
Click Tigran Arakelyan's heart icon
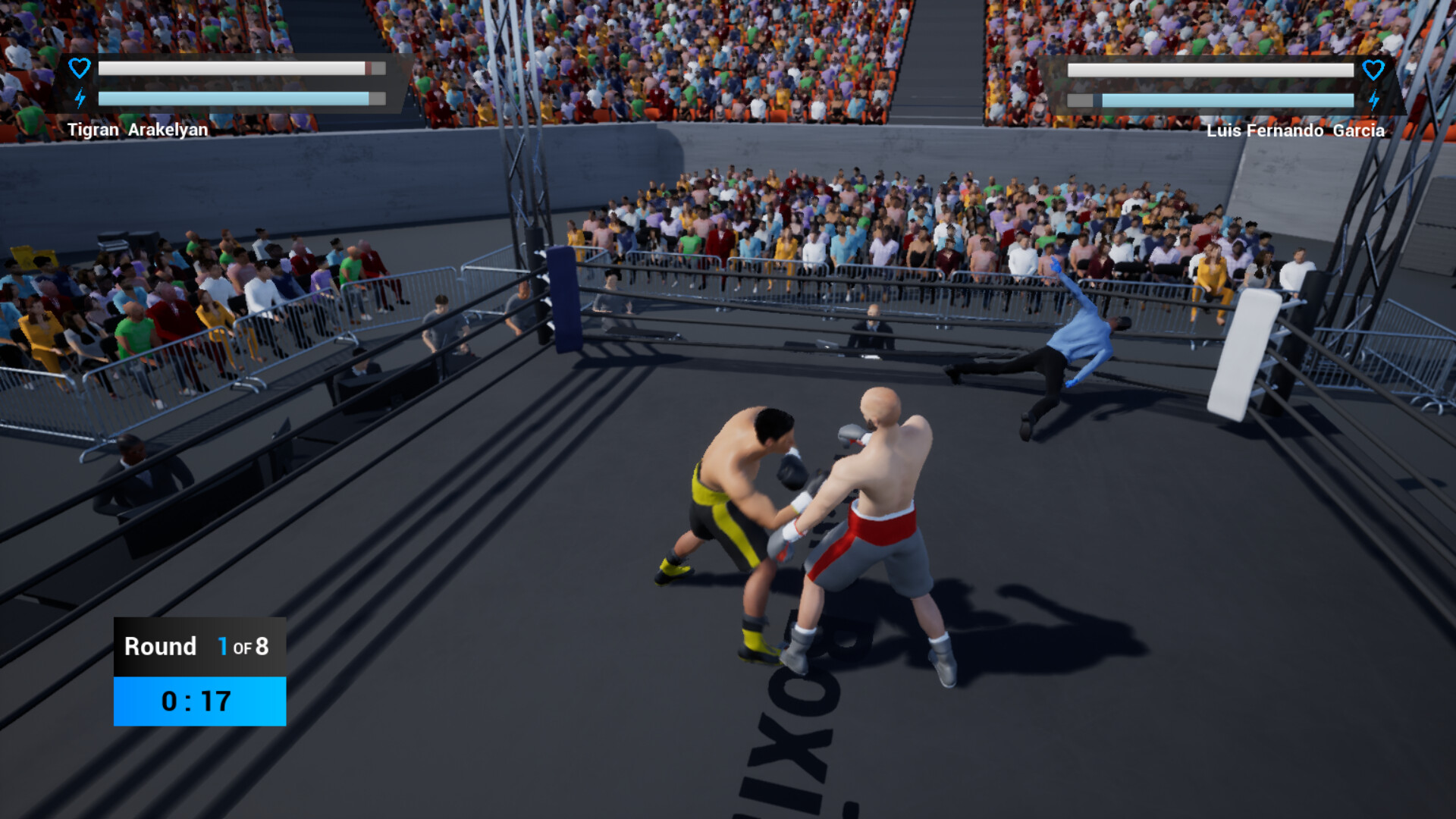coord(79,67)
